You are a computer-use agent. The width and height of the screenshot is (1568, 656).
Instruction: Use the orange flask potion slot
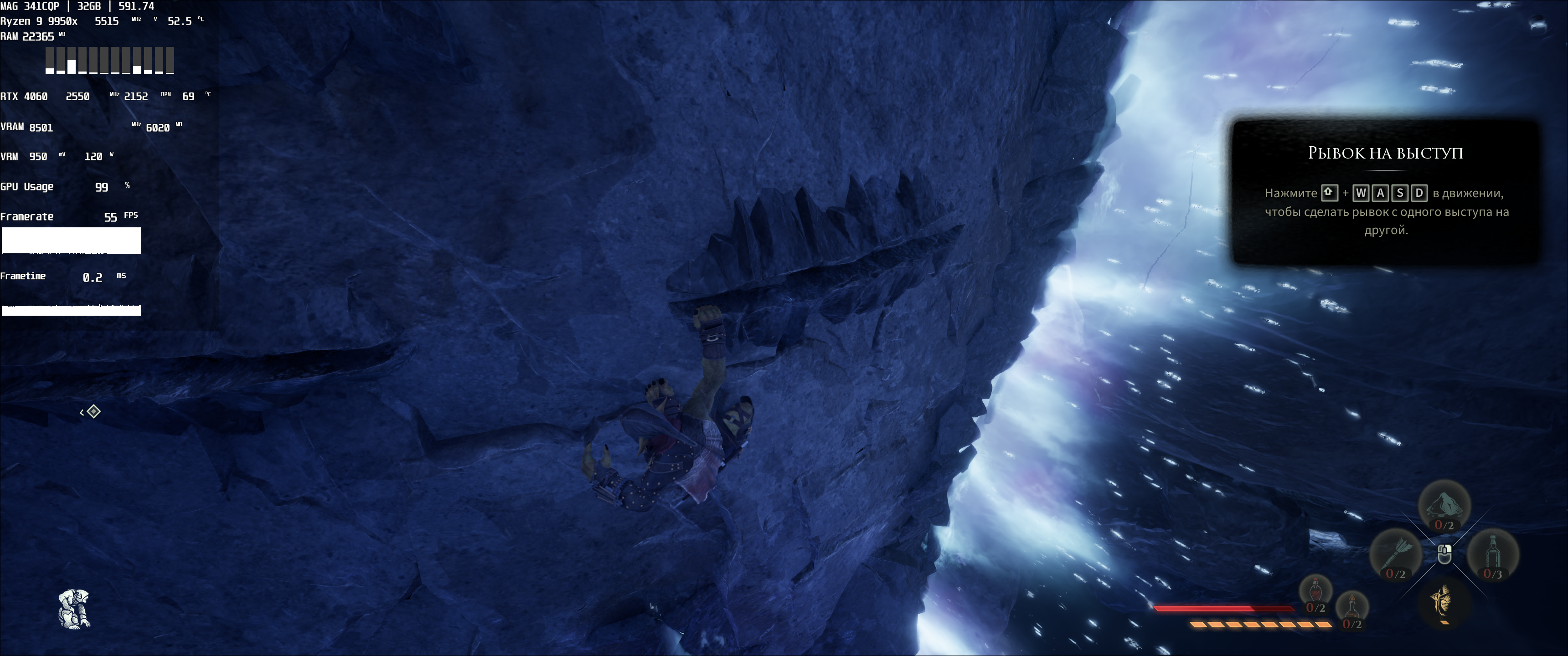1352,608
